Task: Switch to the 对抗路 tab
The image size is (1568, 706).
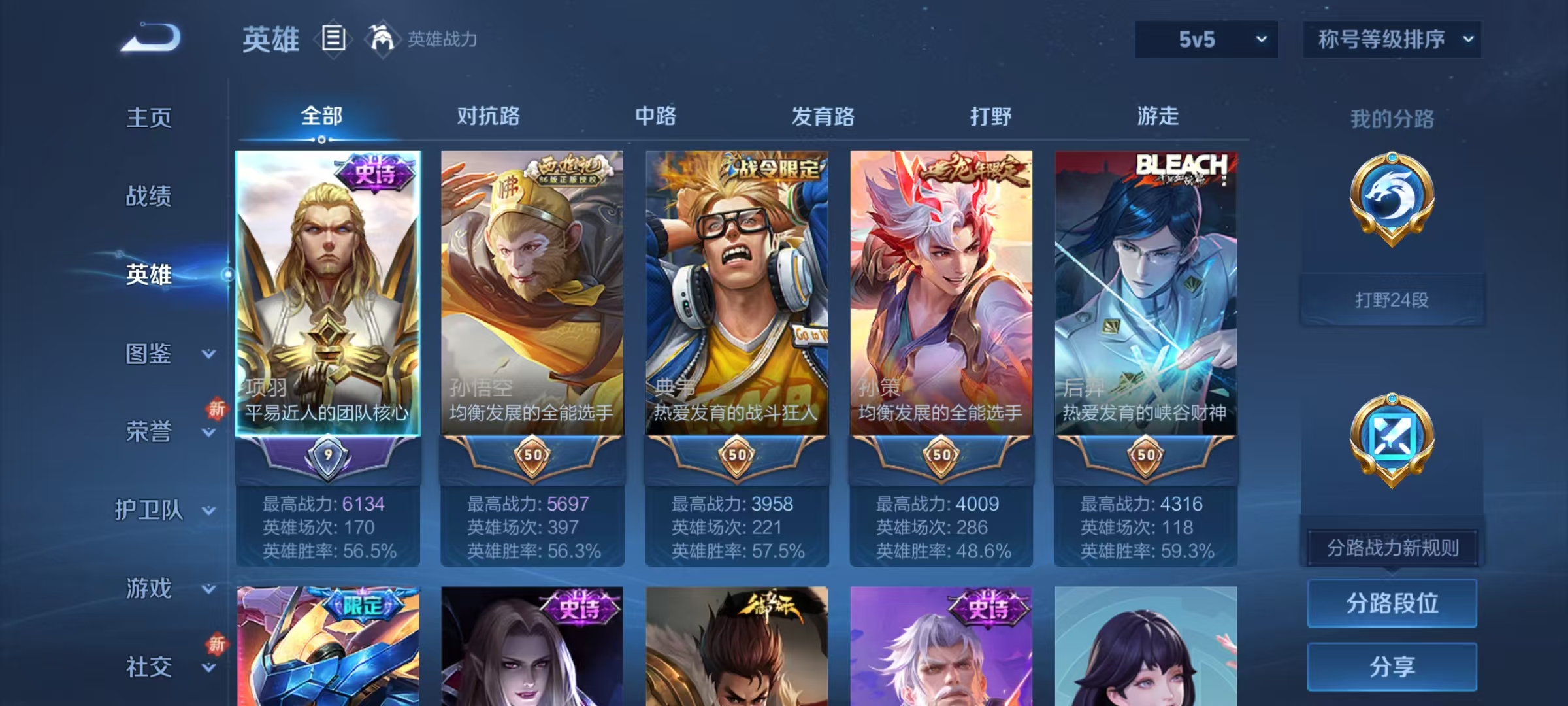Action: (x=488, y=116)
